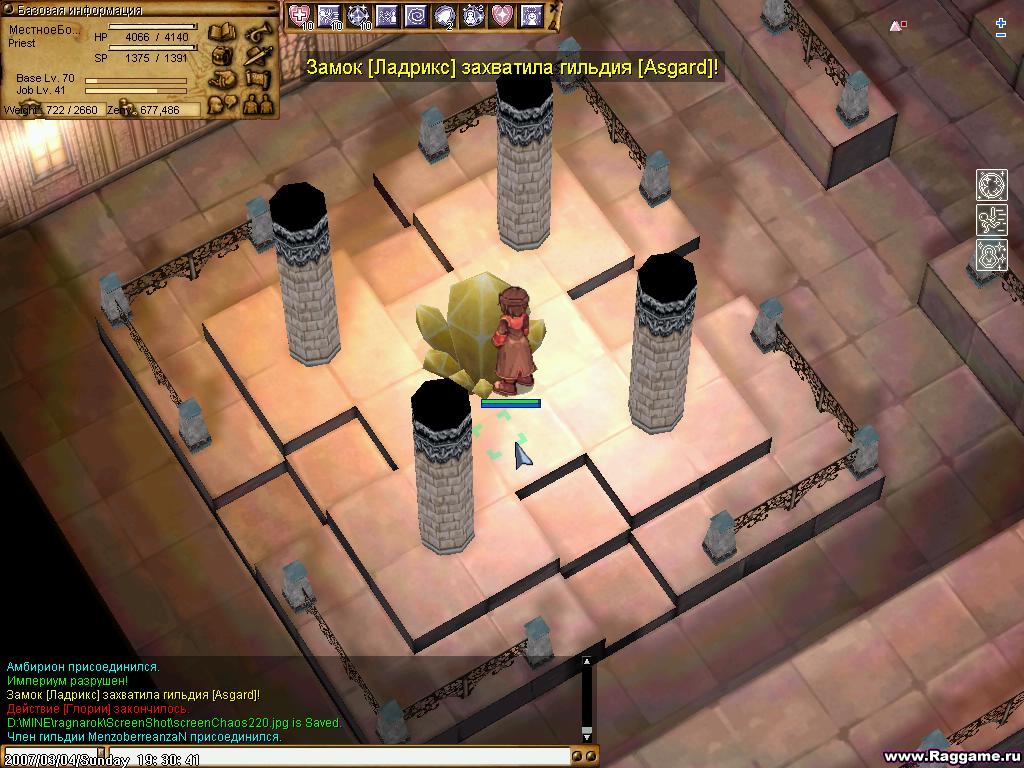Cast the pink heart skill in hotbar
1024x768 pixels.
[503, 15]
